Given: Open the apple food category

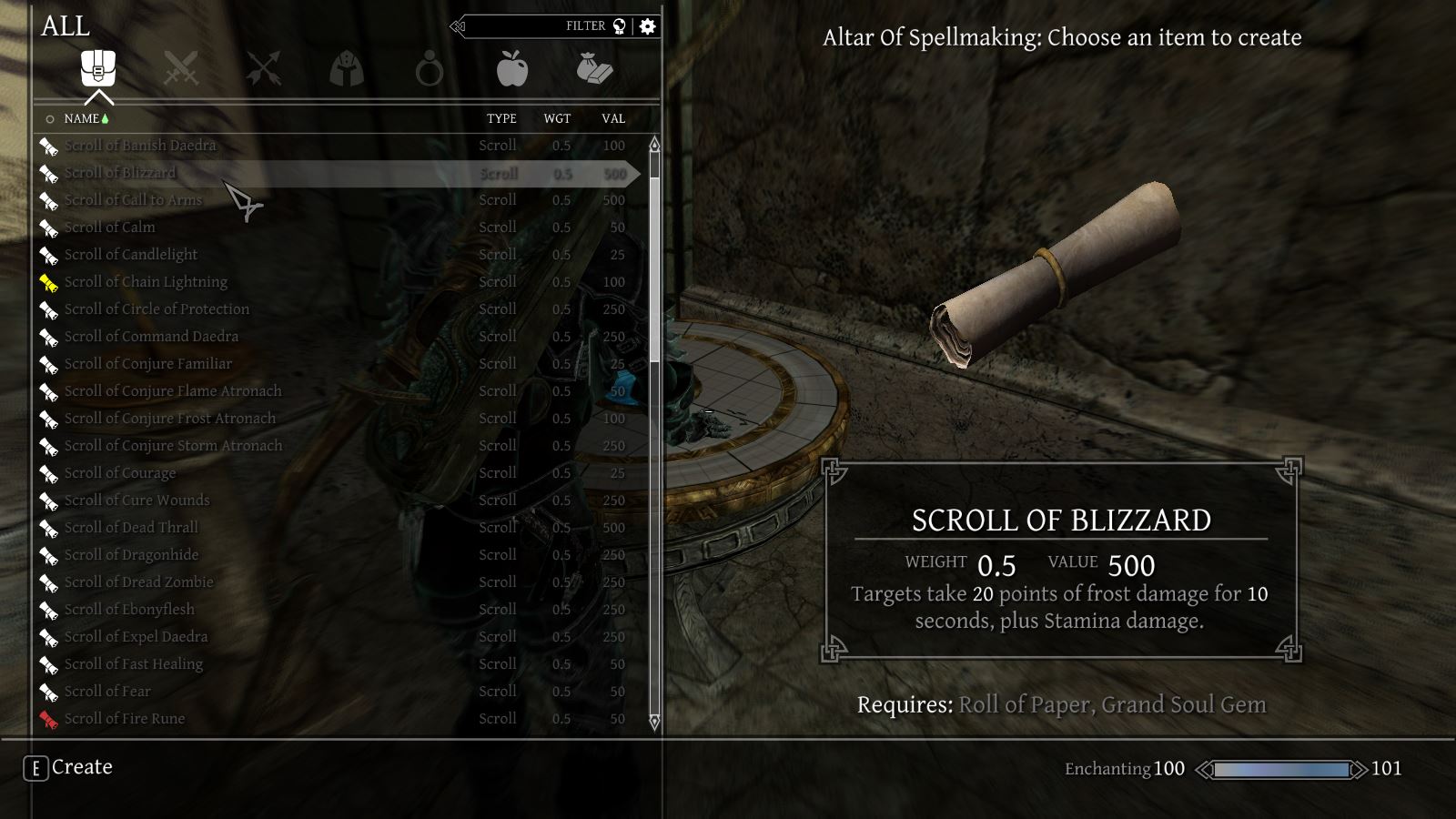Looking at the screenshot, I should point(512,68).
